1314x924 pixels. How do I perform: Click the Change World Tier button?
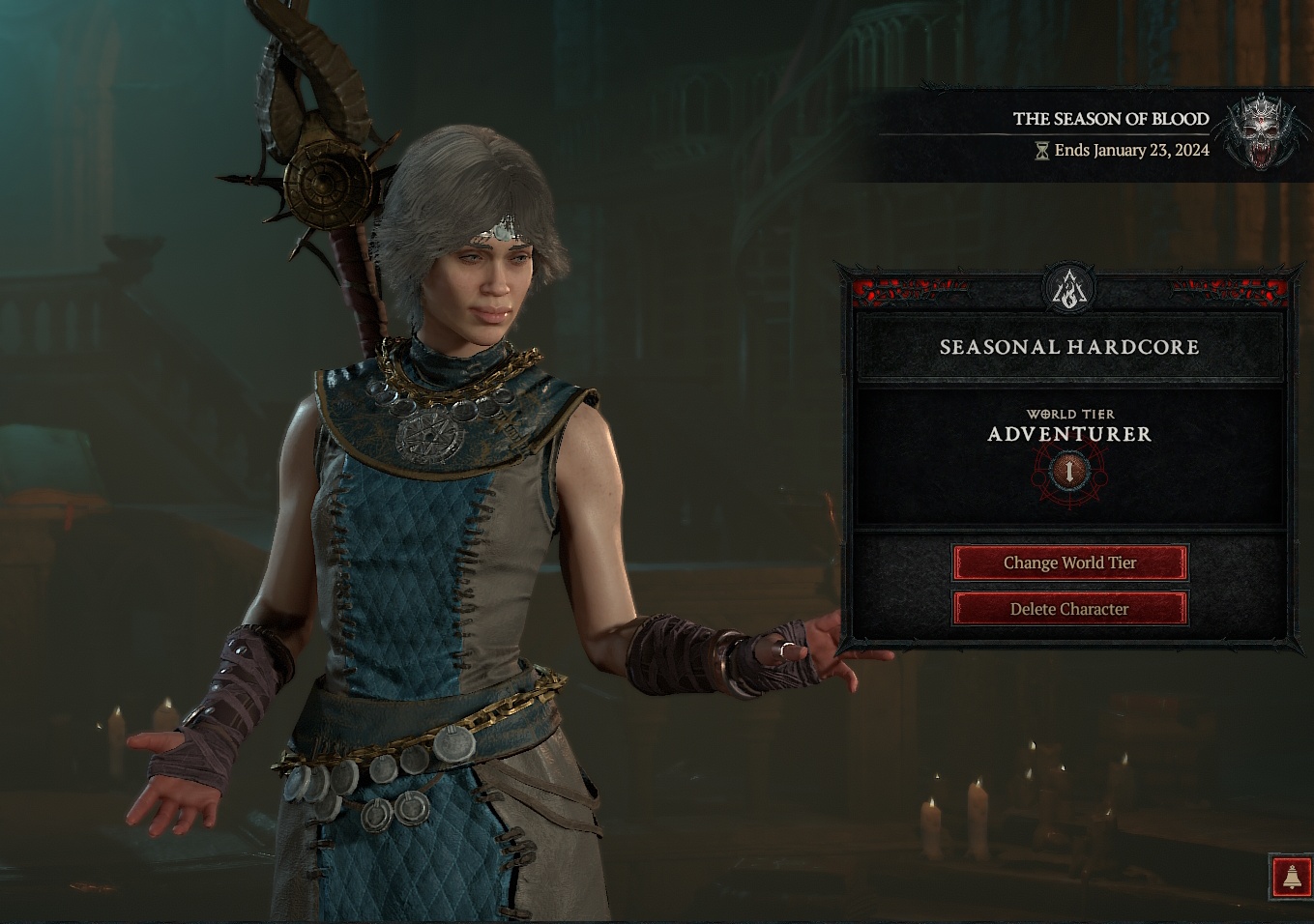pos(1069,563)
